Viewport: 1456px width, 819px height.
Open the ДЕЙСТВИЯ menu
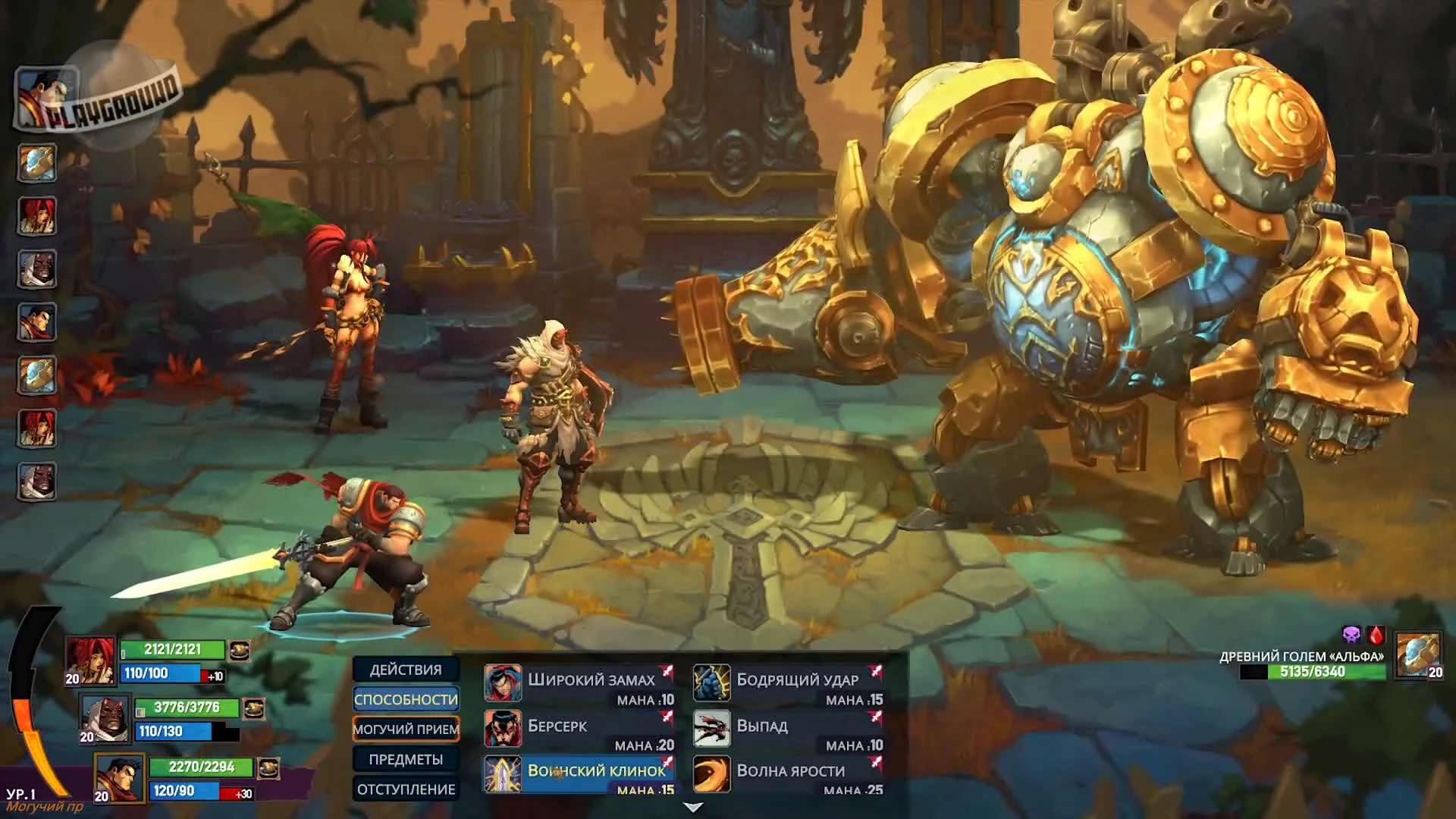pos(406,670)
